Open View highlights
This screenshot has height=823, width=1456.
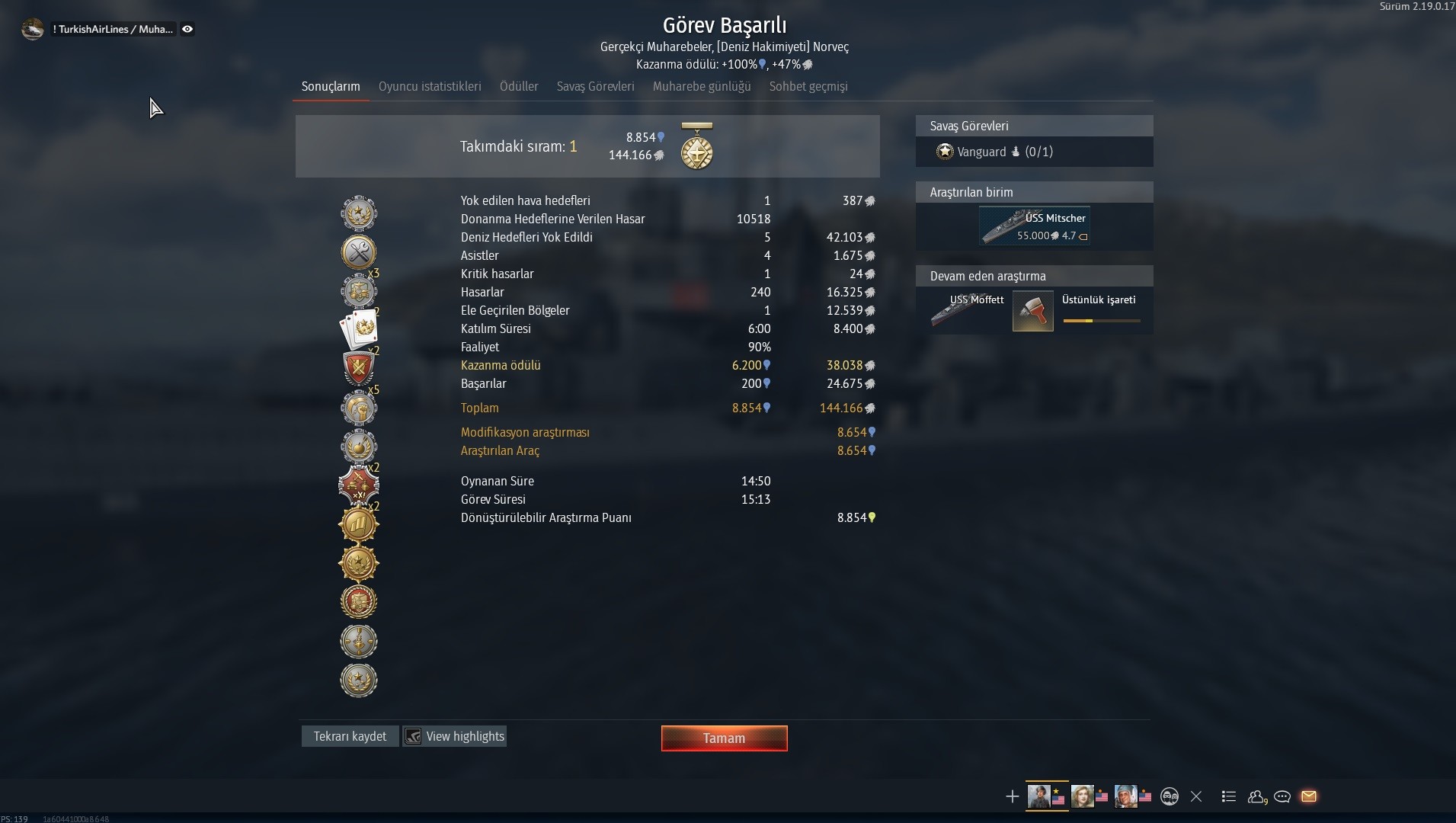point(456,736)
